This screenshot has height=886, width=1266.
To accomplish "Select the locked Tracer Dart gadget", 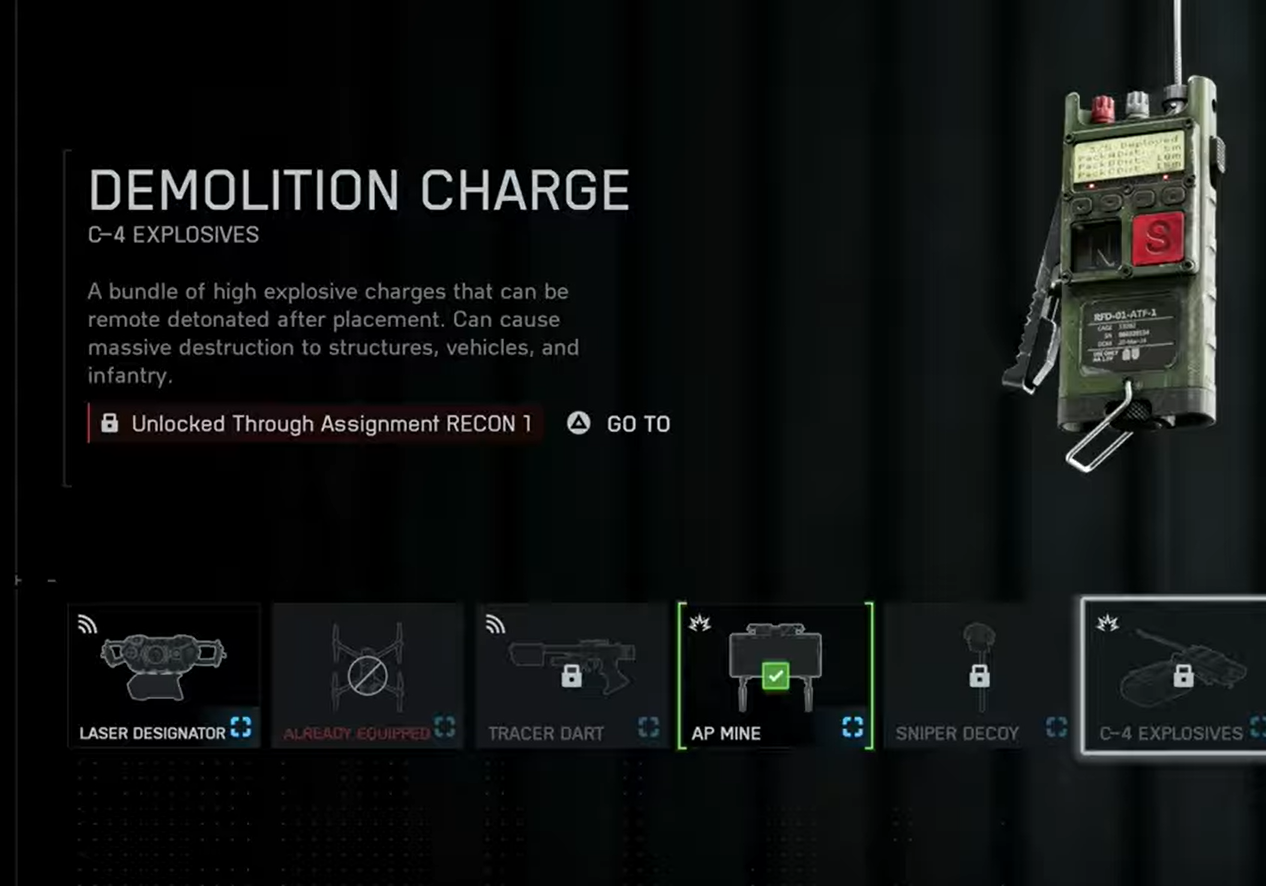I will point(571,675).
